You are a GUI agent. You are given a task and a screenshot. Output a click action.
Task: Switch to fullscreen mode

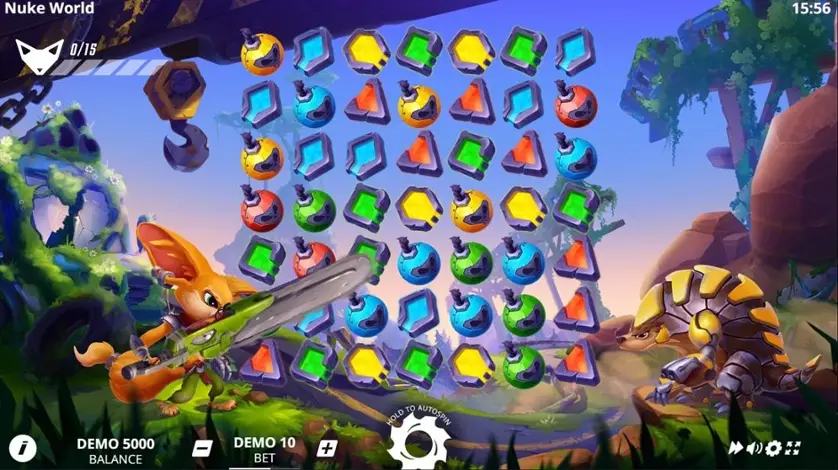click(792, 448)
